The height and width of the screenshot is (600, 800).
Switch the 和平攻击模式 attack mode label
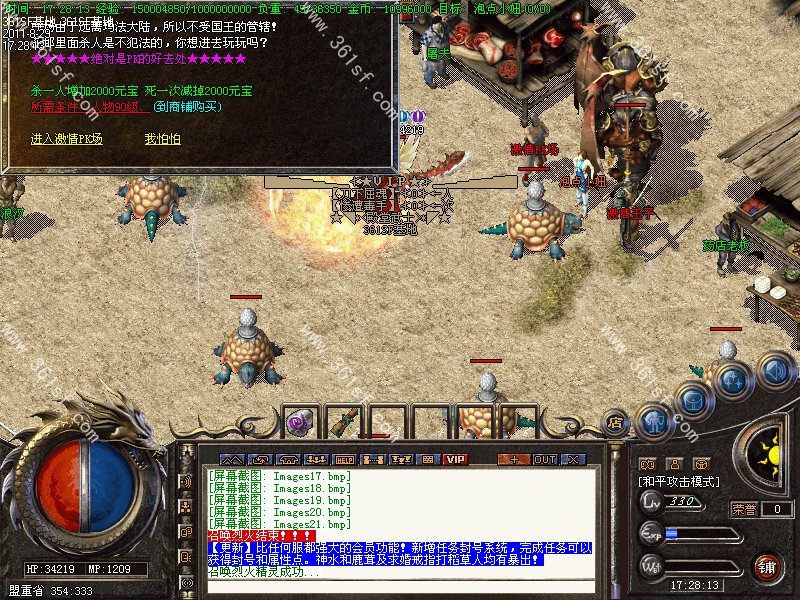(x=680, y=481)
